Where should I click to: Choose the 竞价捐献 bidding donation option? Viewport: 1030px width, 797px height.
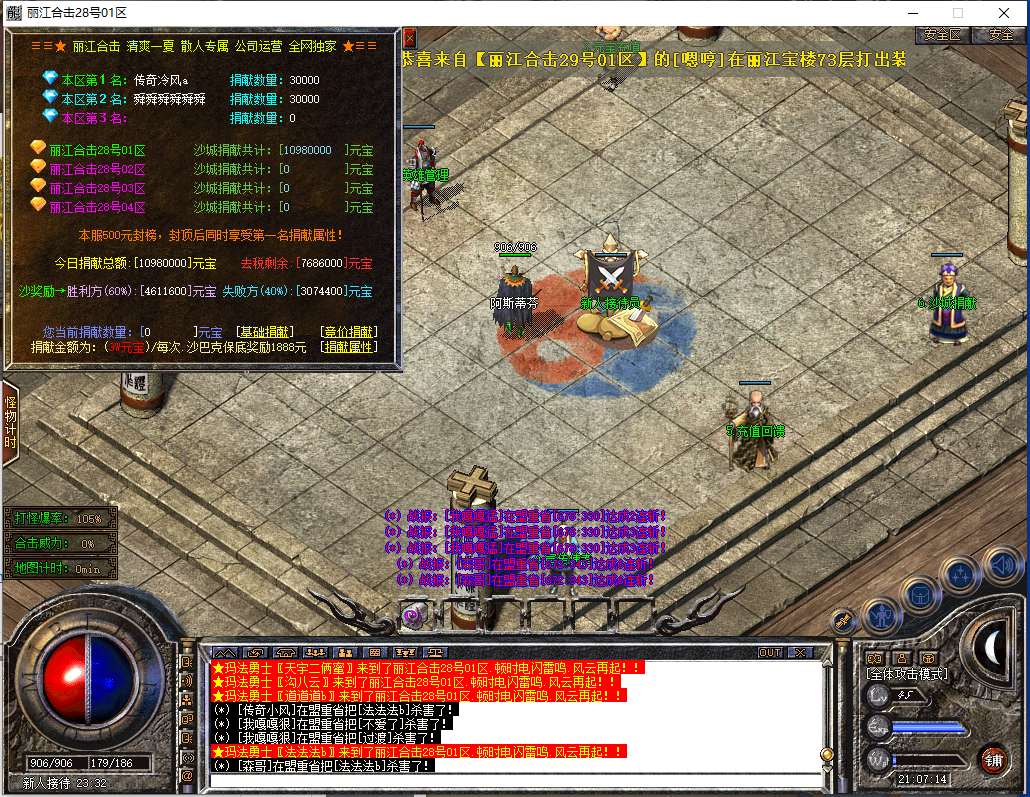click(349, 331)
